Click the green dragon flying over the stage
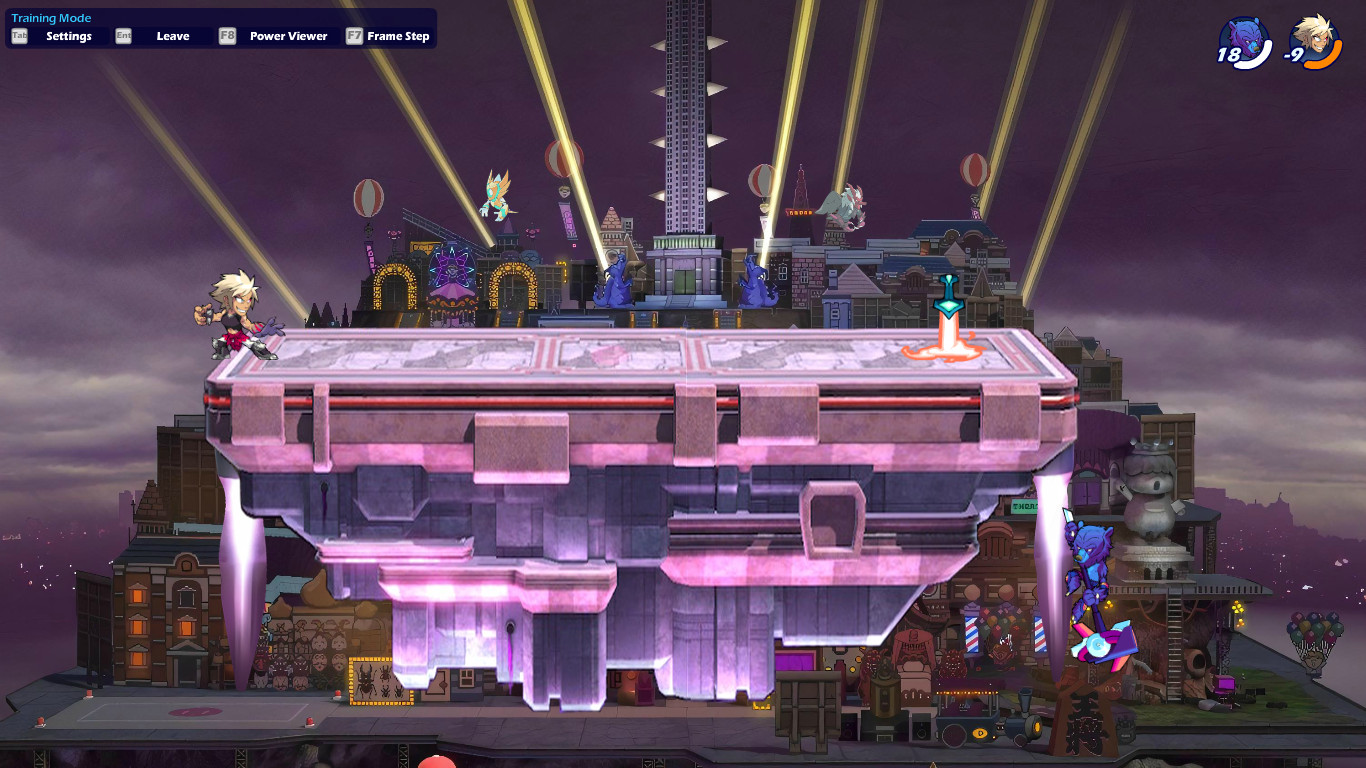The image size is (1366, 768). (x=494, y=193)
